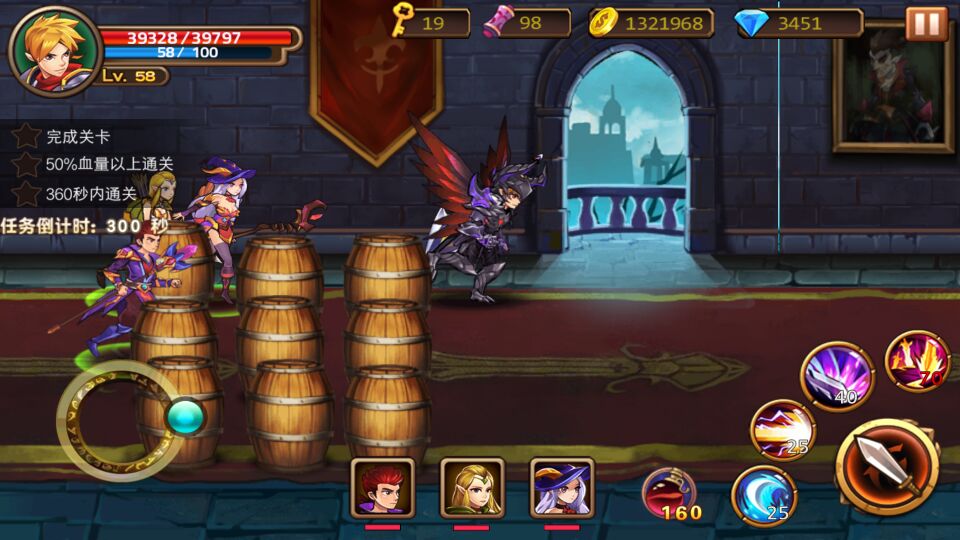The image size is (960, 540).
Task: Tap the gold coin currency counter
Action: tap(650, 23)
